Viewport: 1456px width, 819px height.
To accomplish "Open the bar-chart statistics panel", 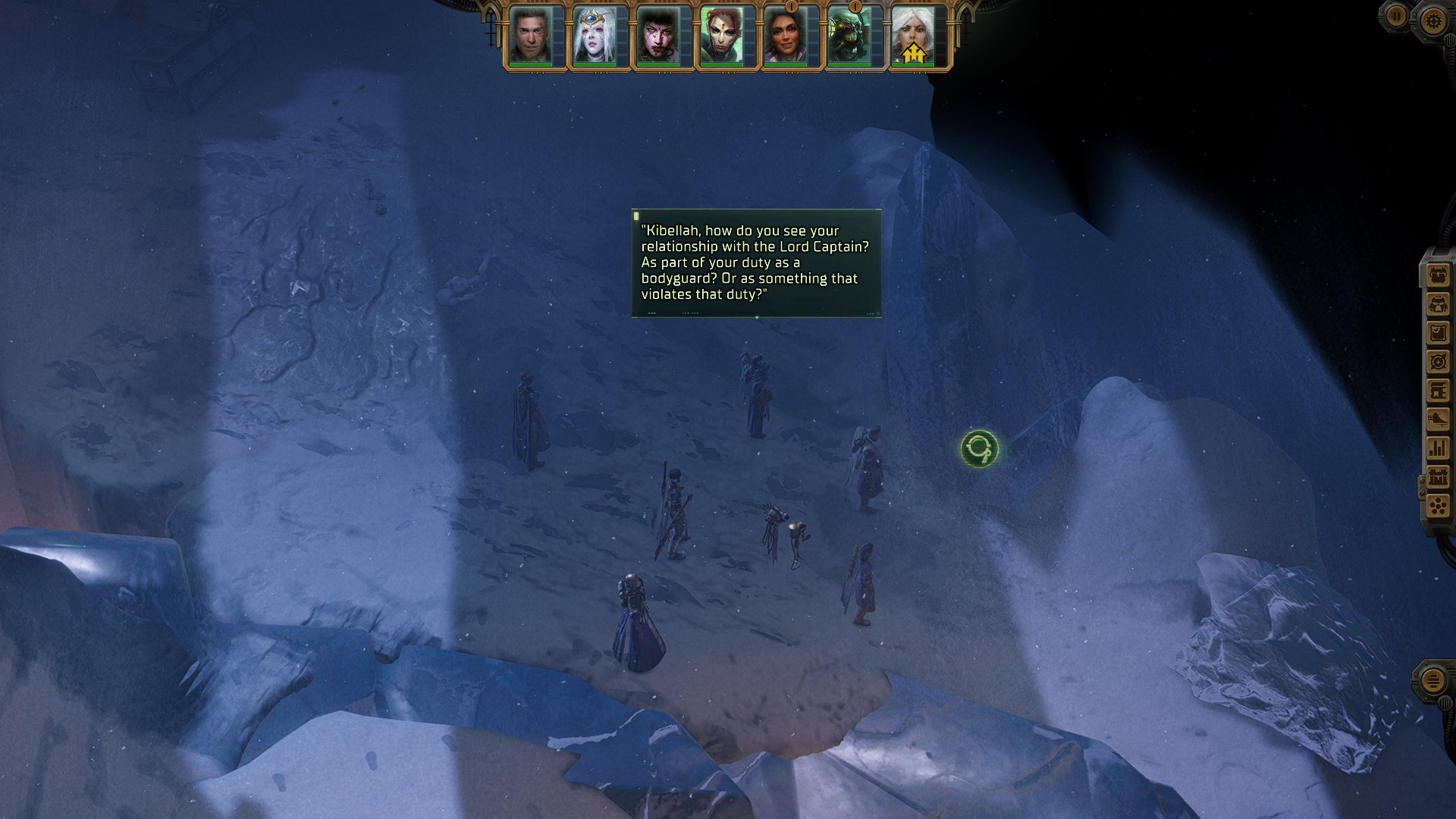I will [1438, 448].
